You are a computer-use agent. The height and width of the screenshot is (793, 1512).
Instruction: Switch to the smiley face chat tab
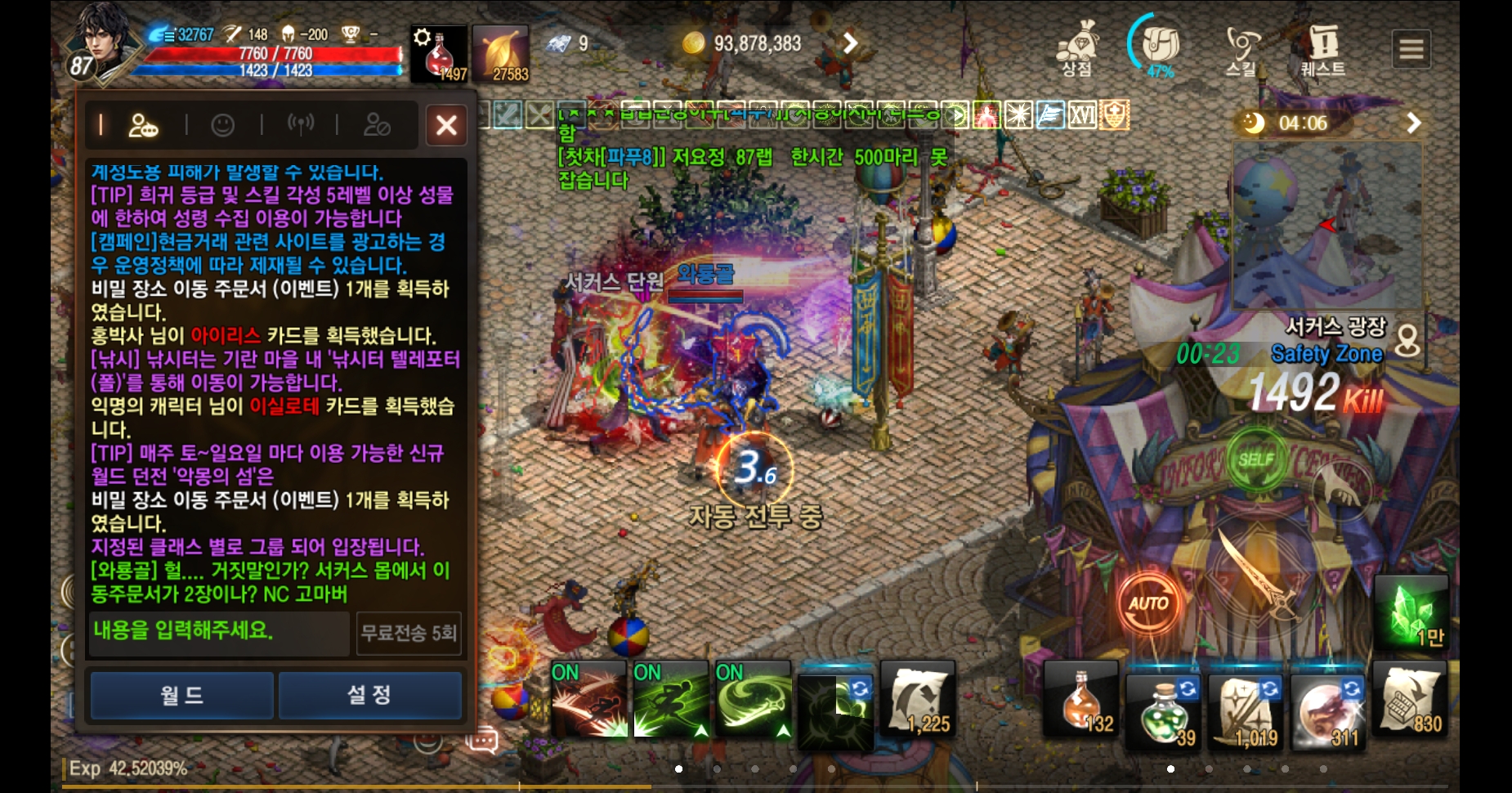[223, 124]
